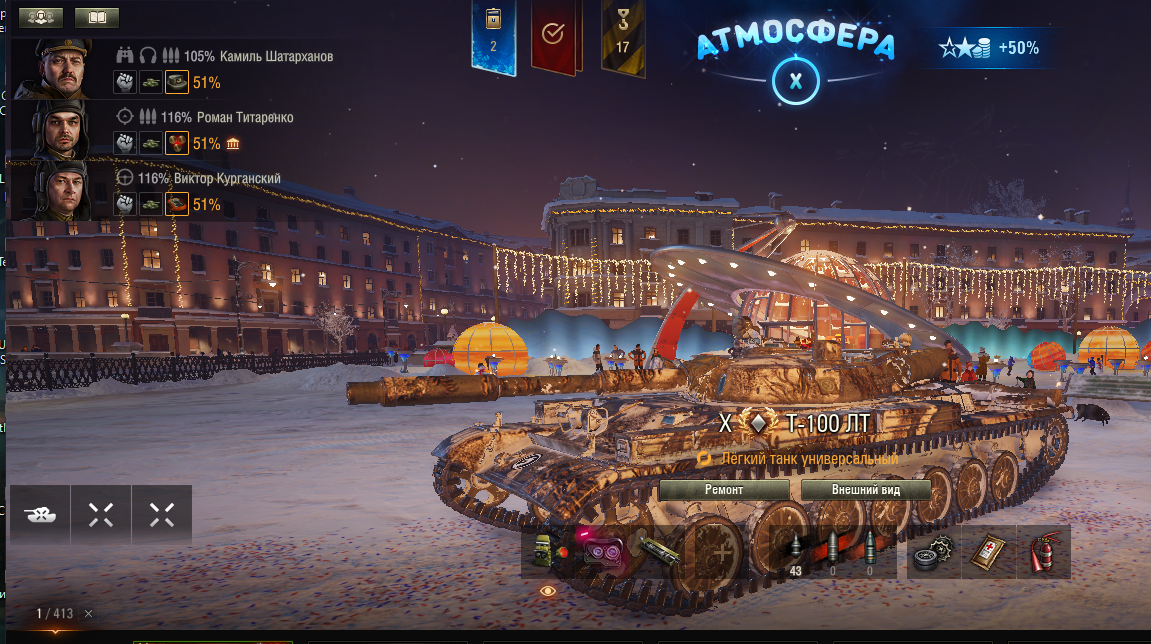This screenshot has height=644, width=1151.
Task: Select the first aid kit consumable slot
Action: click(x=988, y=552)
